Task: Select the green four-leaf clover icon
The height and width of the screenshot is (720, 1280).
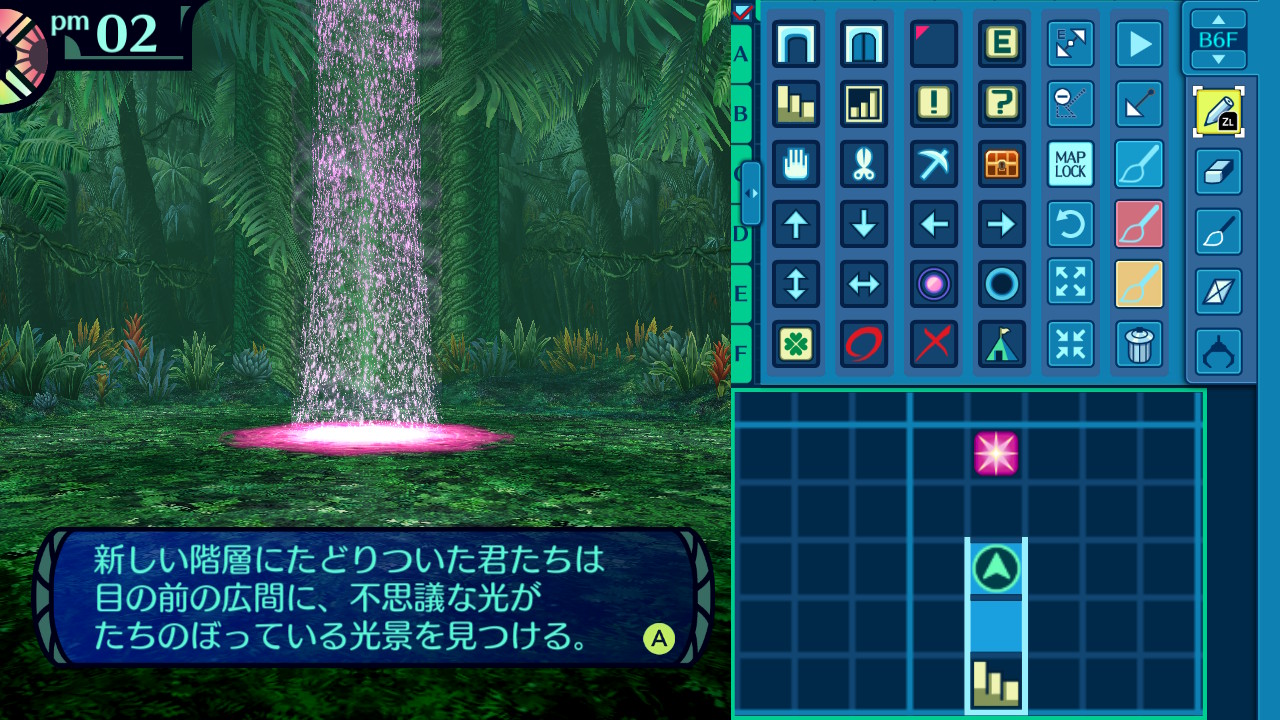Action: tap(796, 344)
